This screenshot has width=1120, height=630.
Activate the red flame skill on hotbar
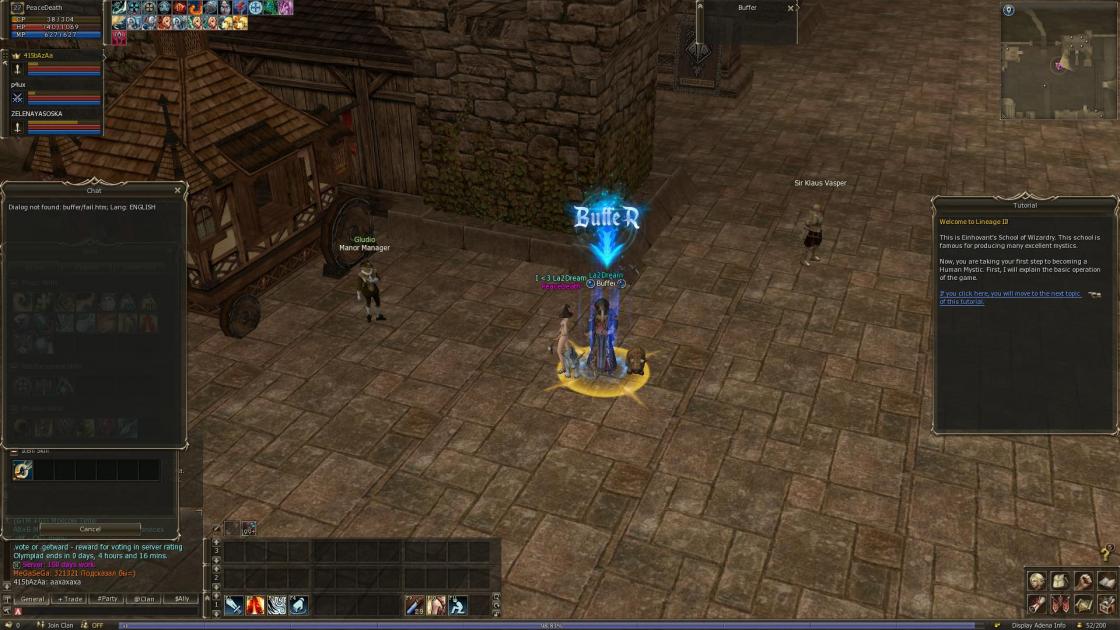255,605
